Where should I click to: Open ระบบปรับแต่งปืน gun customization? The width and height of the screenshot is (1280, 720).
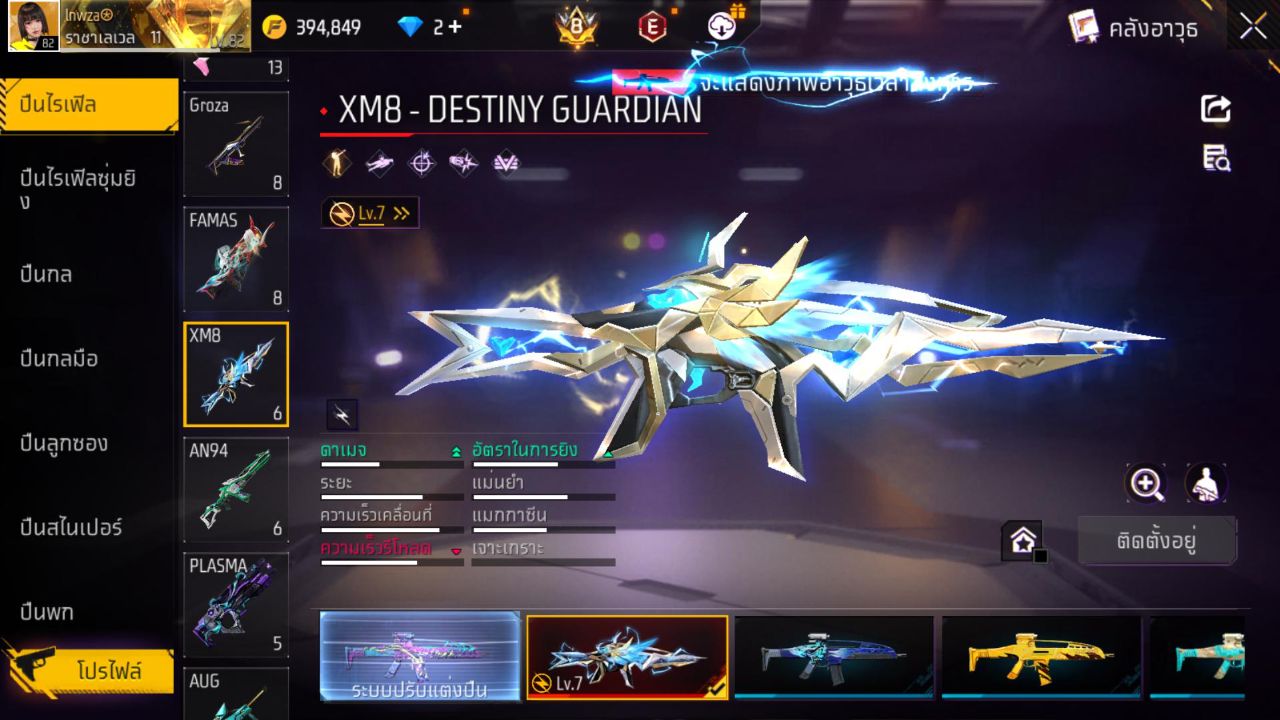(x=420, y=656)
